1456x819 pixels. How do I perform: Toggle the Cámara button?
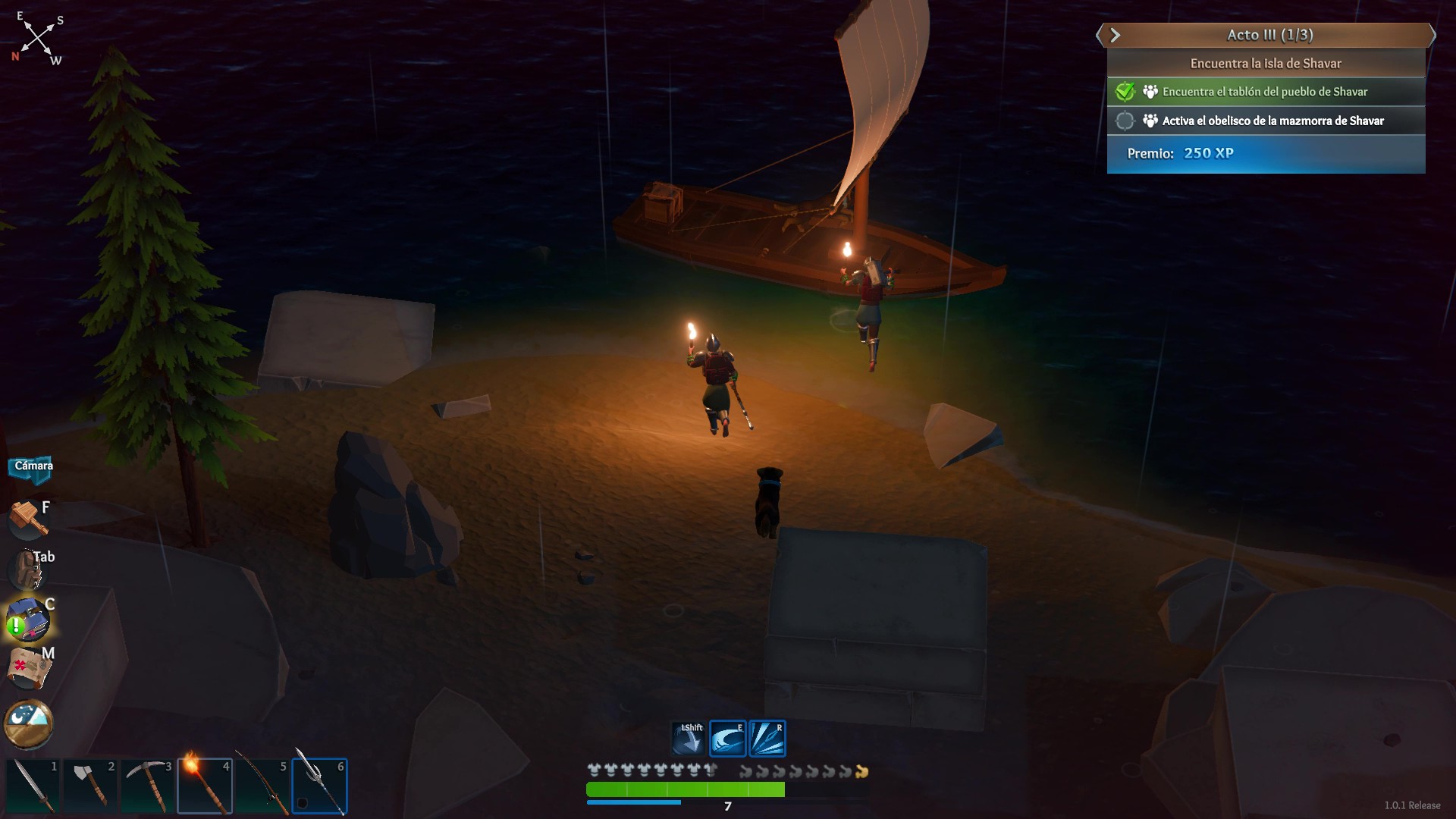click(x=33, y=466)
